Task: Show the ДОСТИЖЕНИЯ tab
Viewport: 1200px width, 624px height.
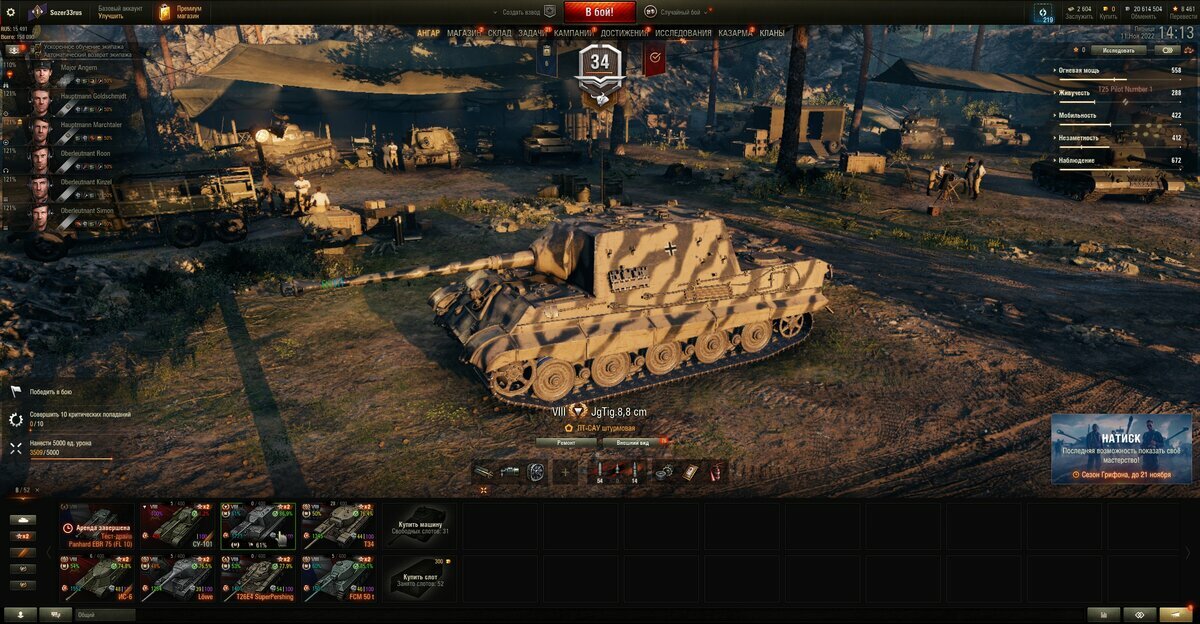Action: 625,33
